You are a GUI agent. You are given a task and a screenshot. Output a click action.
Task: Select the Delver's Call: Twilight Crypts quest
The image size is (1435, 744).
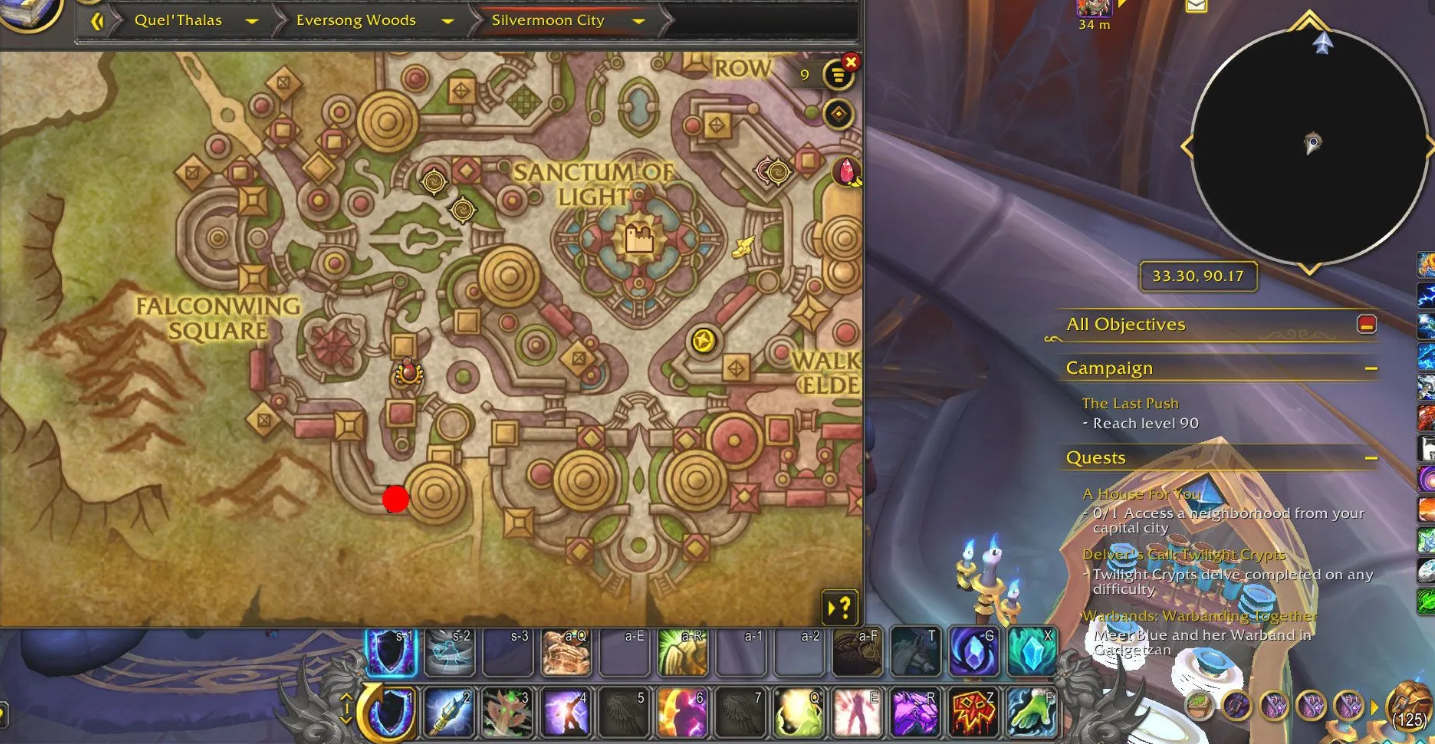[1184, 555]
